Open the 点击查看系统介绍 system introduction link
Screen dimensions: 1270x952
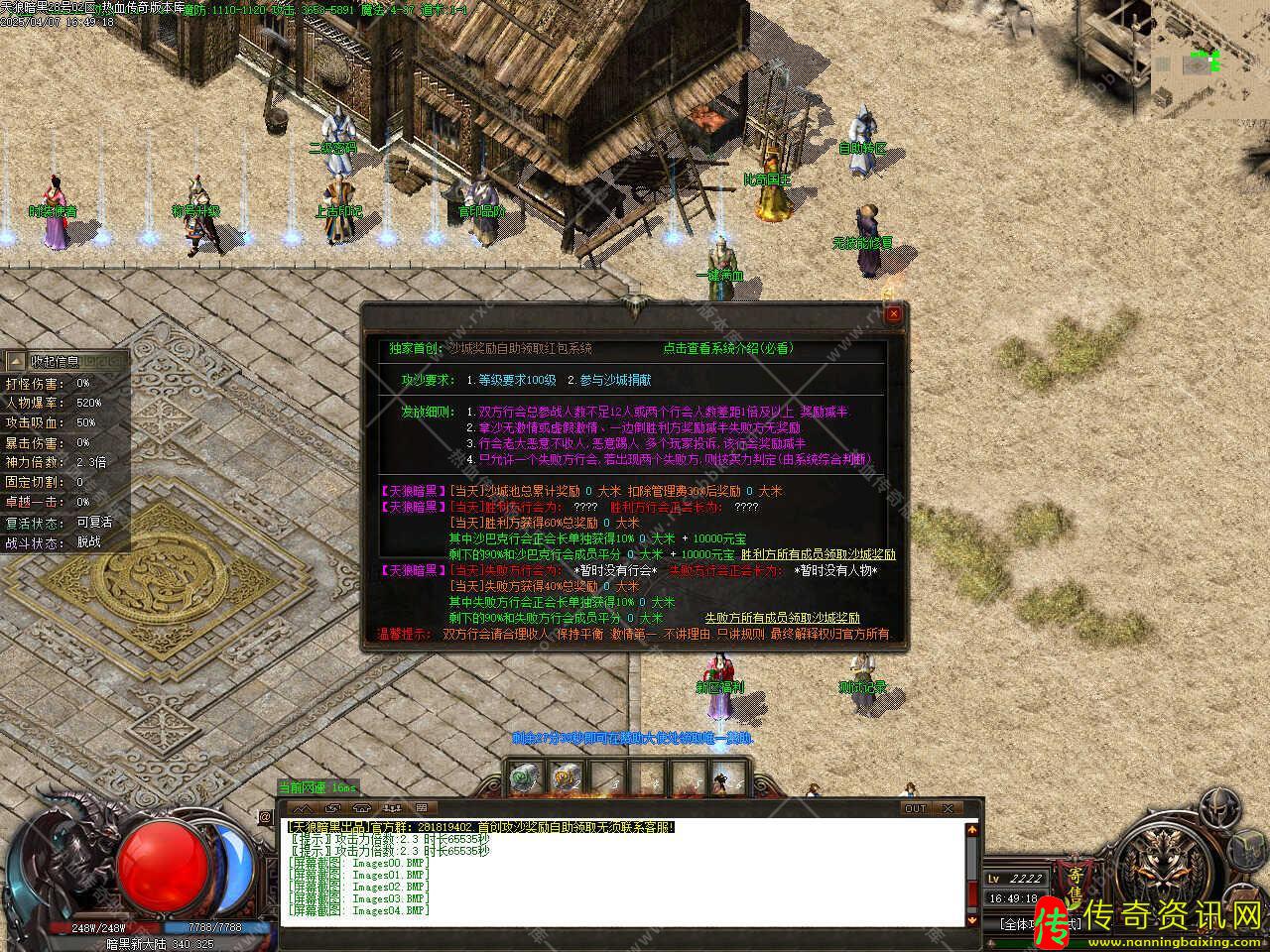(728, 348)
